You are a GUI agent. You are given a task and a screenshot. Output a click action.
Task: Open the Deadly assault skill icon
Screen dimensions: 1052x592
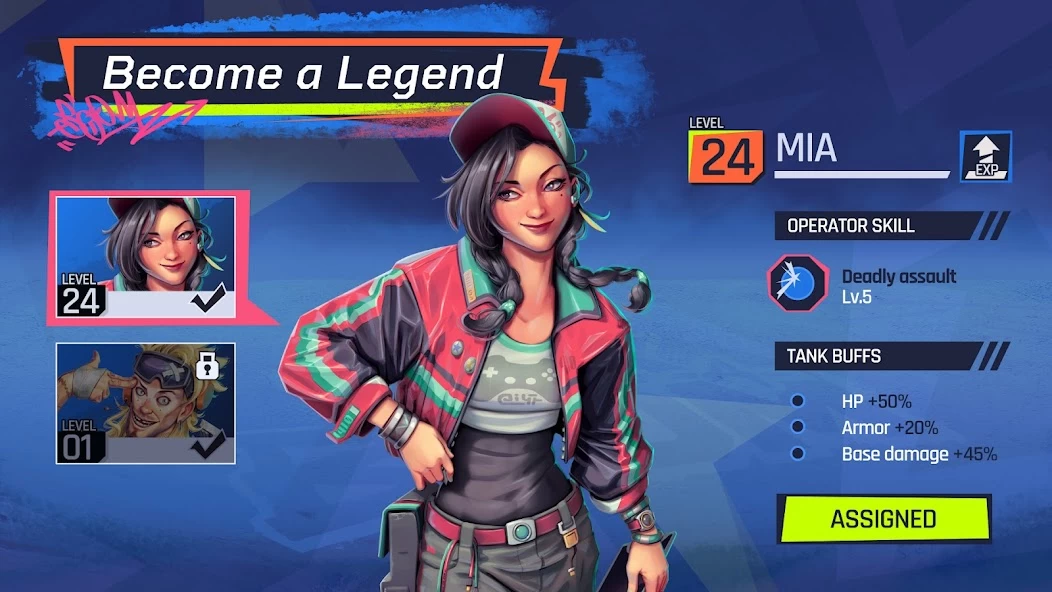(797, 284)
